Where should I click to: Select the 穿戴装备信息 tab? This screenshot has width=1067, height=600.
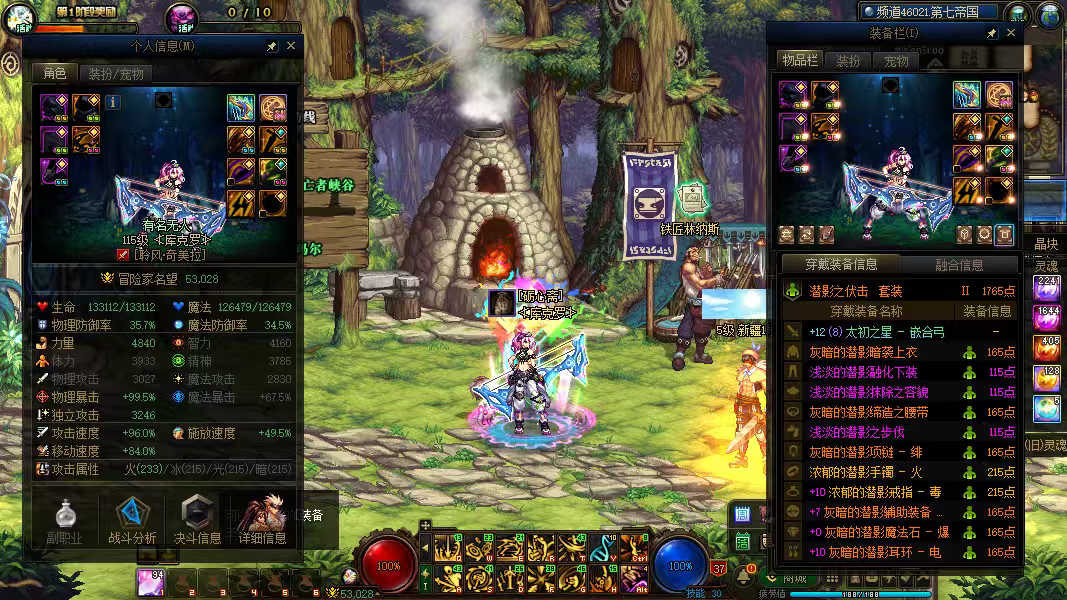coord(841,265)
